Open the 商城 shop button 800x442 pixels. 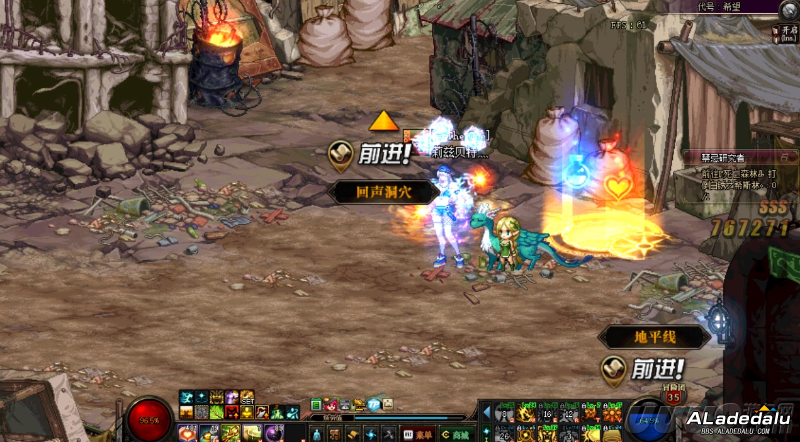click(455, 434)
